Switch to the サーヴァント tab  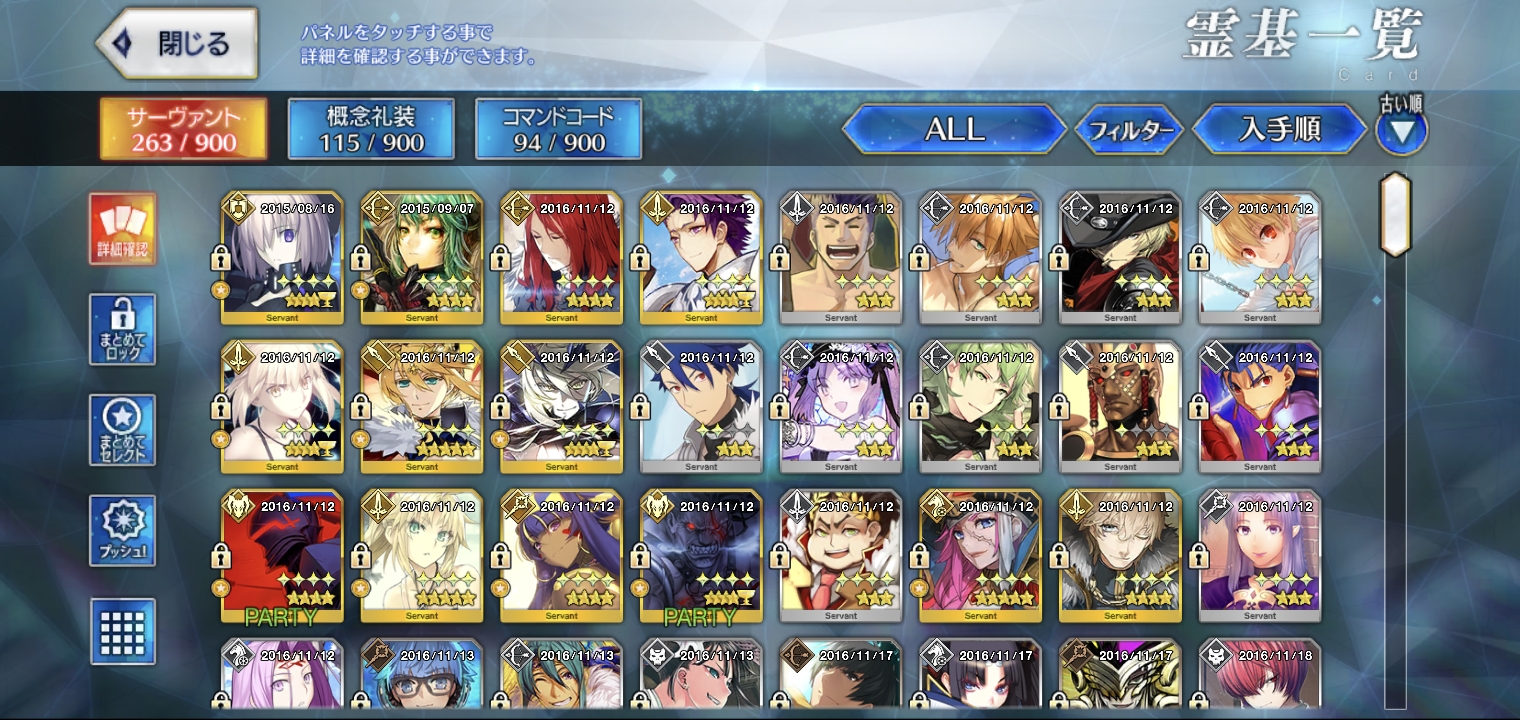(x=183, y=129)
